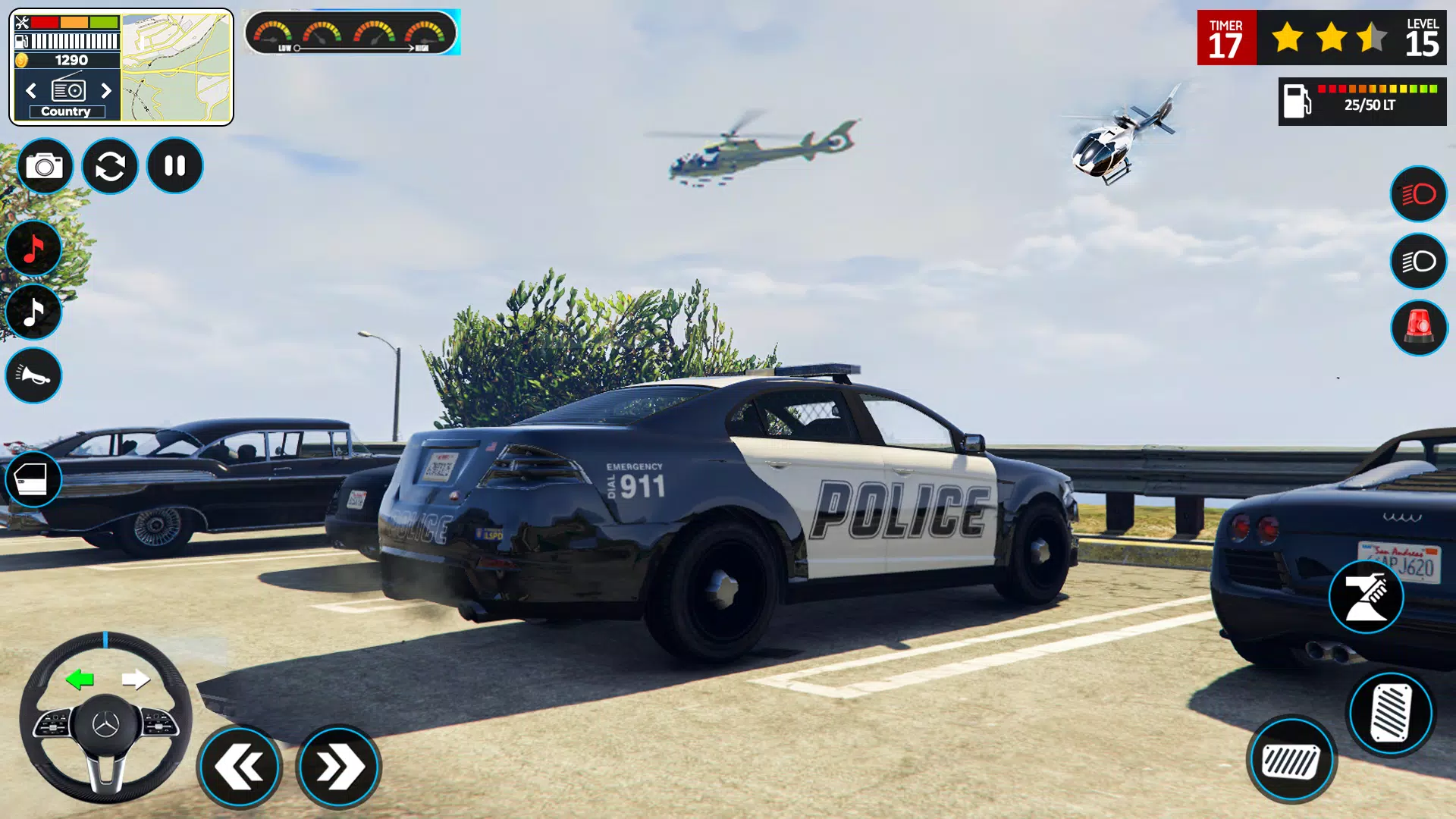Switch to the next radio station chevron
Image resolution: width=1456 pixels, height=819 pixels.
106,90
